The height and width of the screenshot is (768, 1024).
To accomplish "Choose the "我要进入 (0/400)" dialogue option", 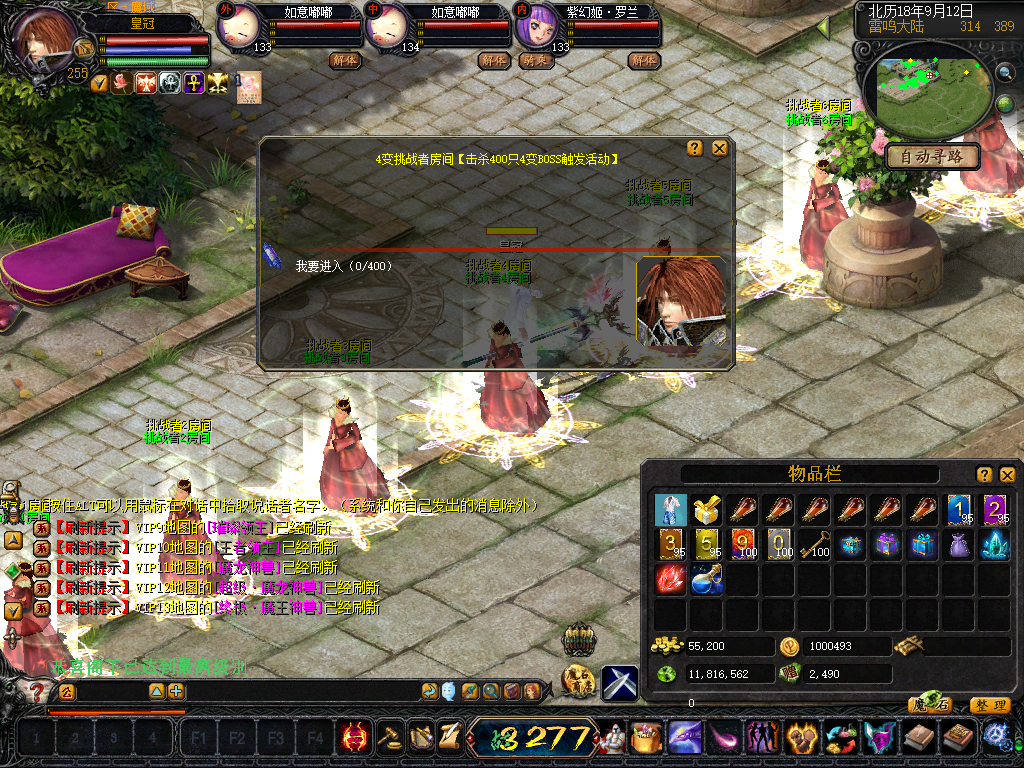I will pos(343,266).
